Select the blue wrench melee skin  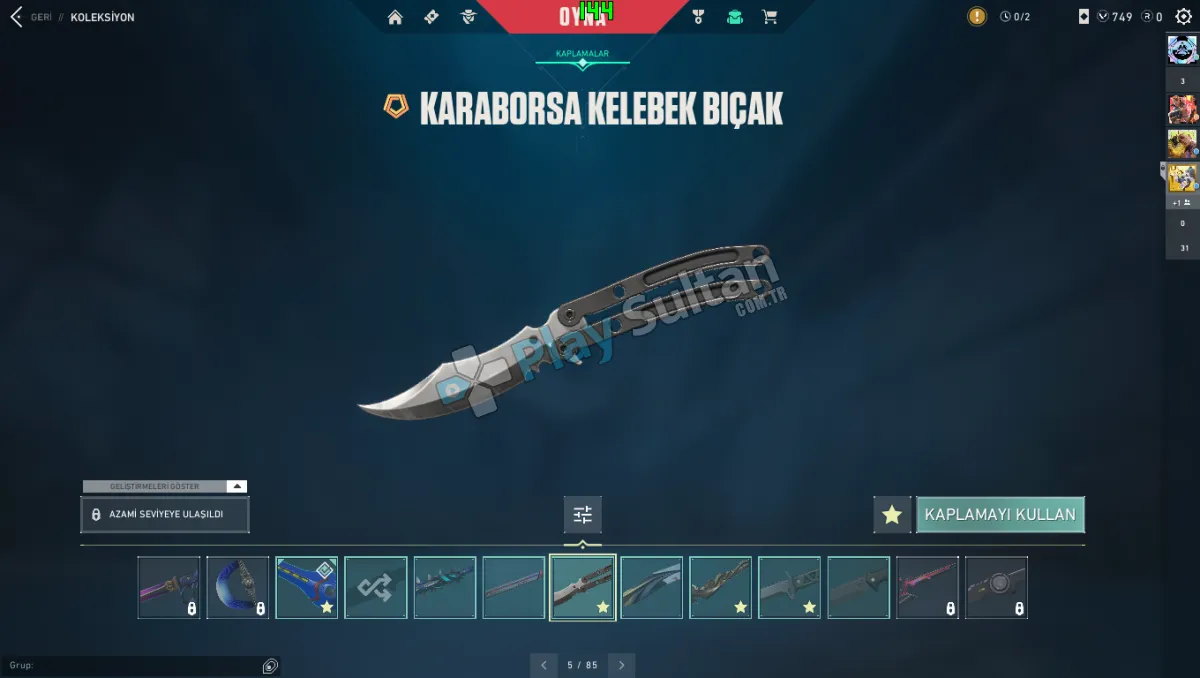tap(307, 588)
